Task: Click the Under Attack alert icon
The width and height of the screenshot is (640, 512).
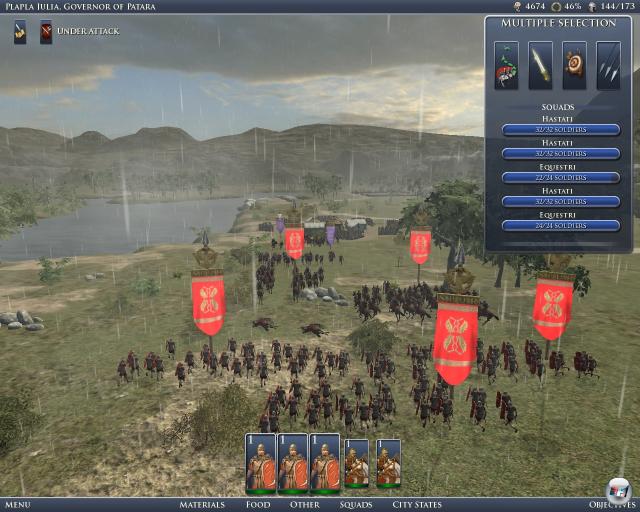Action: [46, 32]
